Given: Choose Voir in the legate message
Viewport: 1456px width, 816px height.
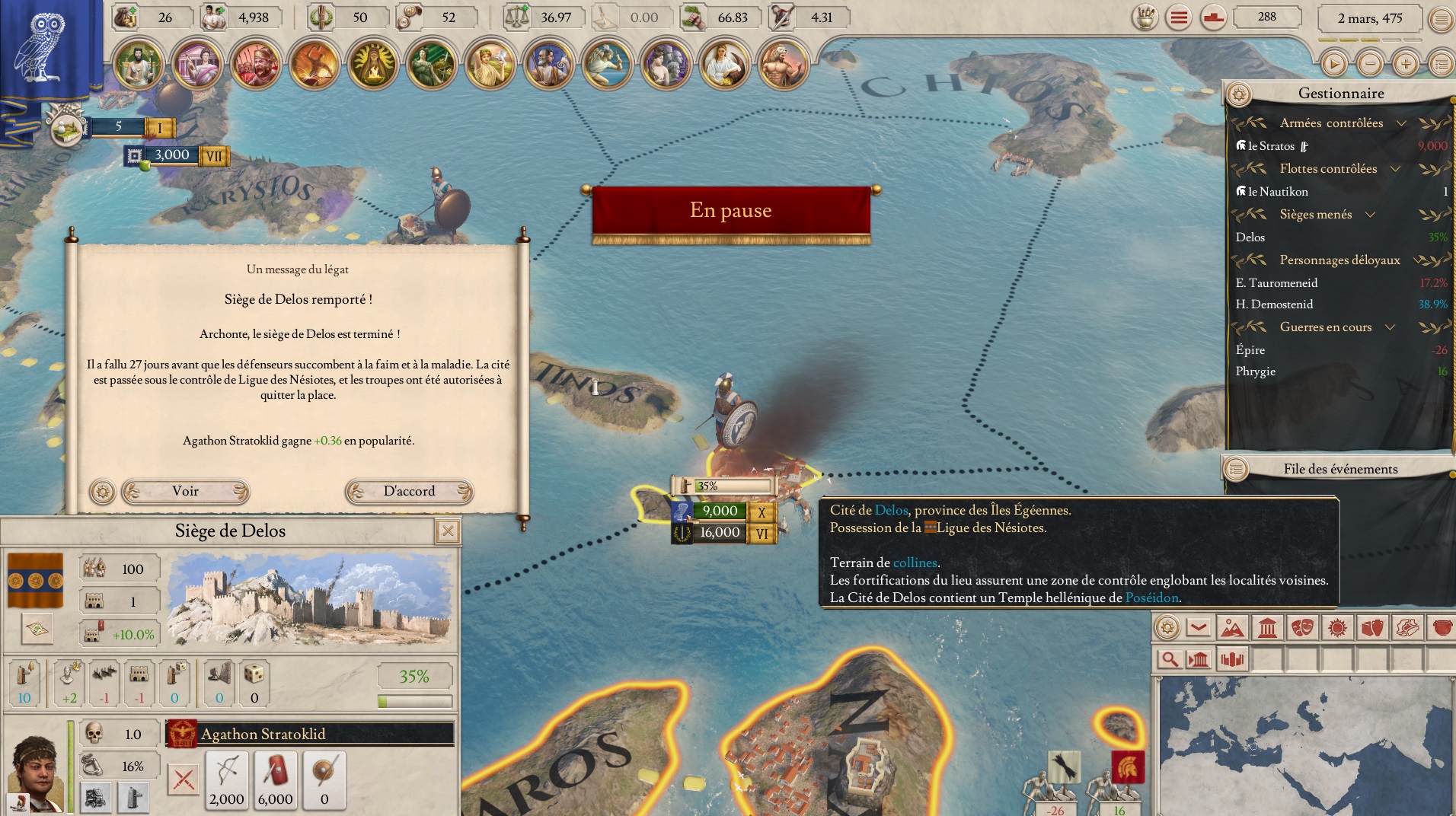Looking at the screenshot, I should click(x=185, y=491).
